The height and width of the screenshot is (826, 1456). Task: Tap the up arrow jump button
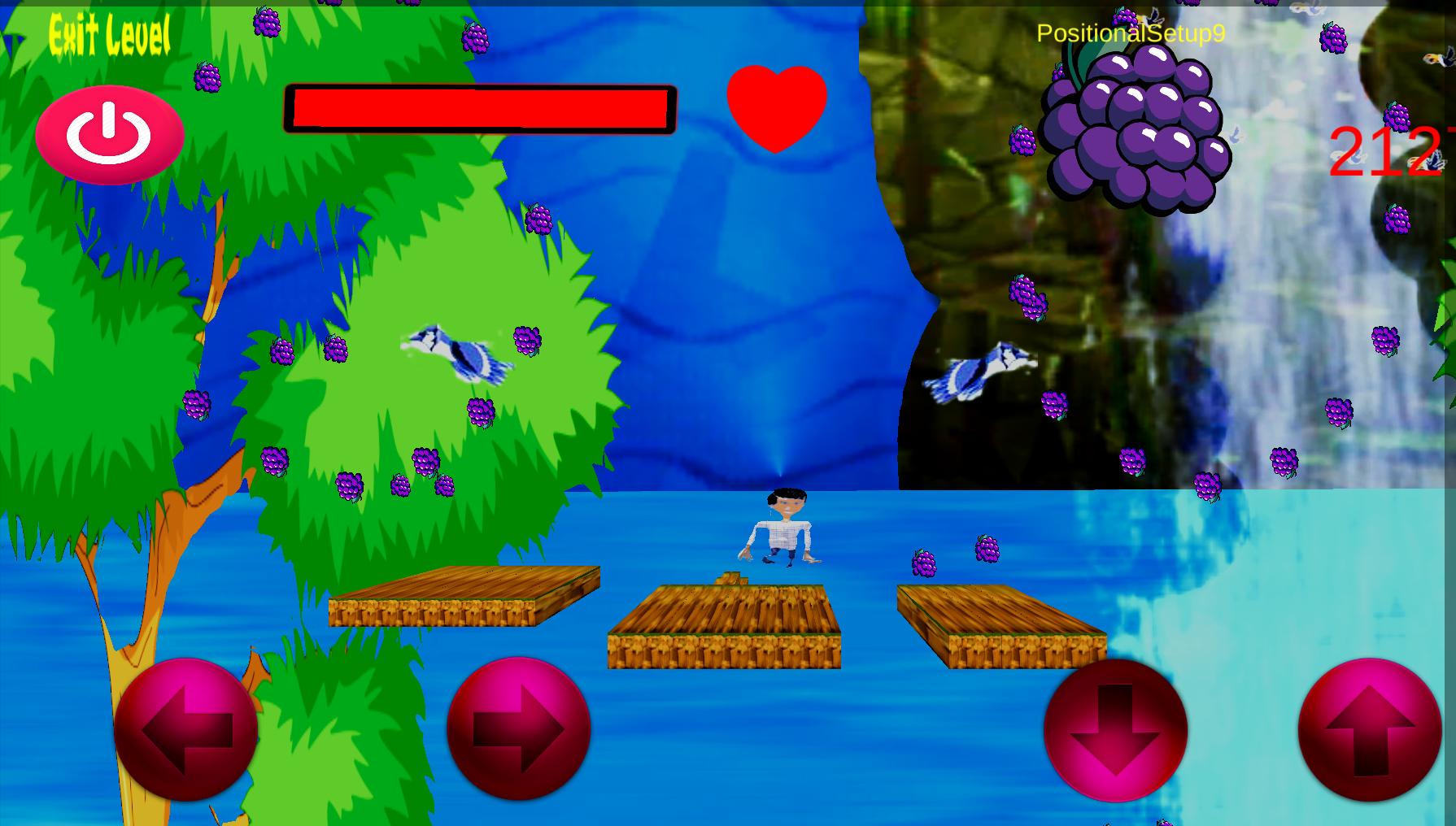(1370, 730)
